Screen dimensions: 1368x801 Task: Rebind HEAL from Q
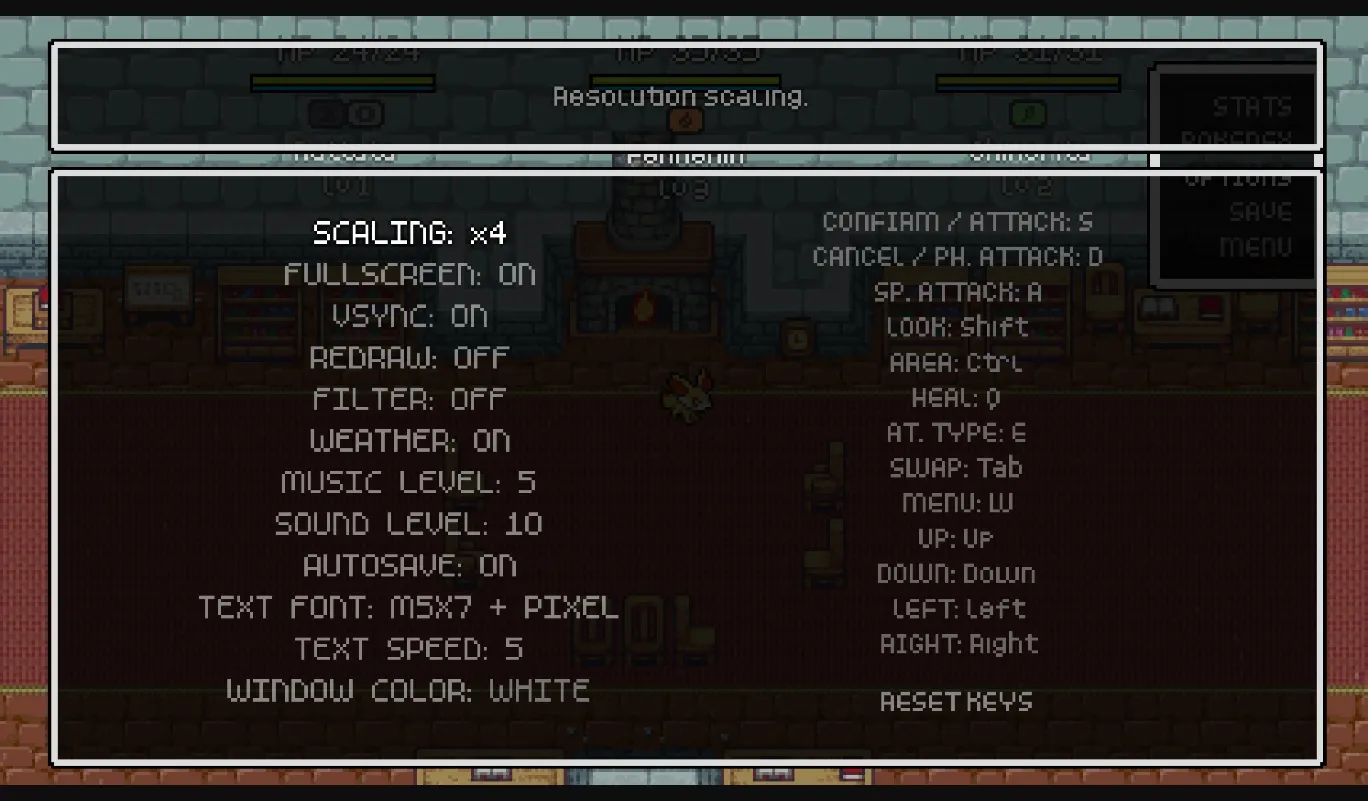pyautogui.click(x=956, y=397)
